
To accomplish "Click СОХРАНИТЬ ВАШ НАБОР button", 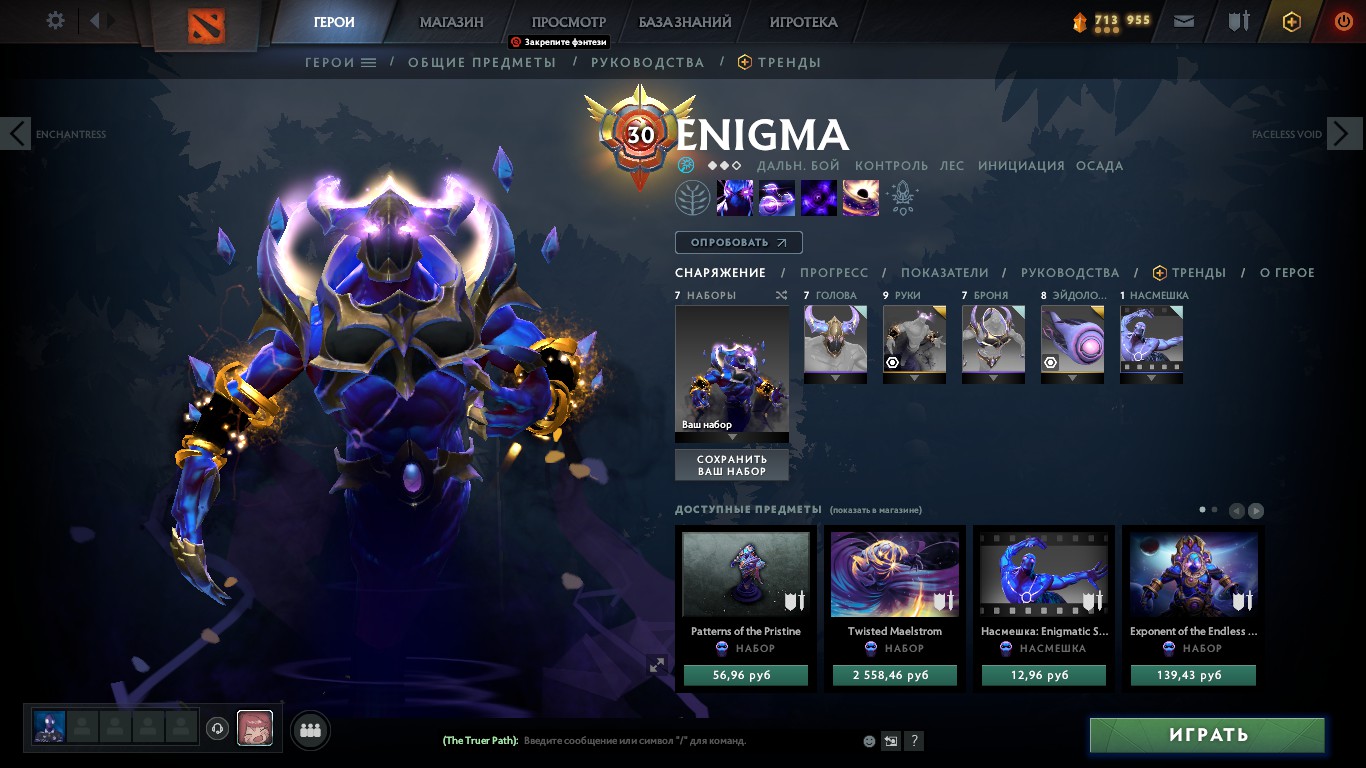I will (731, 464).
